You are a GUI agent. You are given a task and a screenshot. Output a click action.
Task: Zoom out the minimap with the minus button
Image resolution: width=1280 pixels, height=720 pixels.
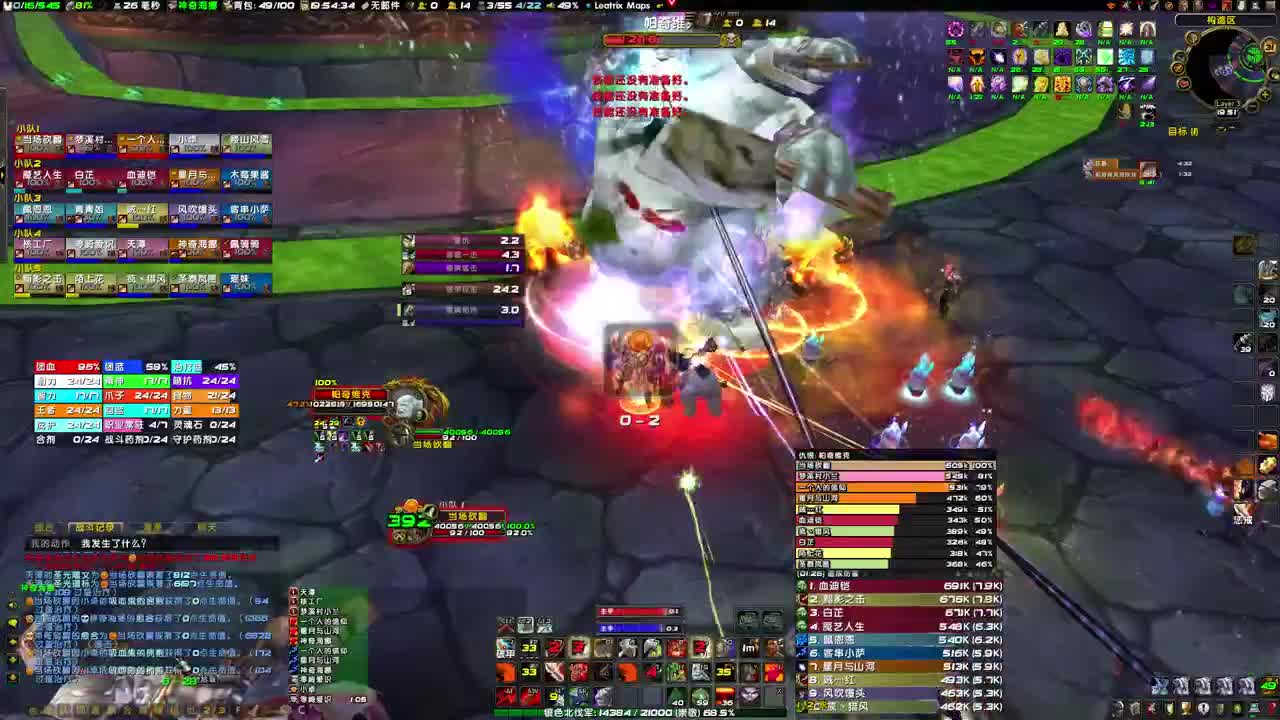(1252, 105)
